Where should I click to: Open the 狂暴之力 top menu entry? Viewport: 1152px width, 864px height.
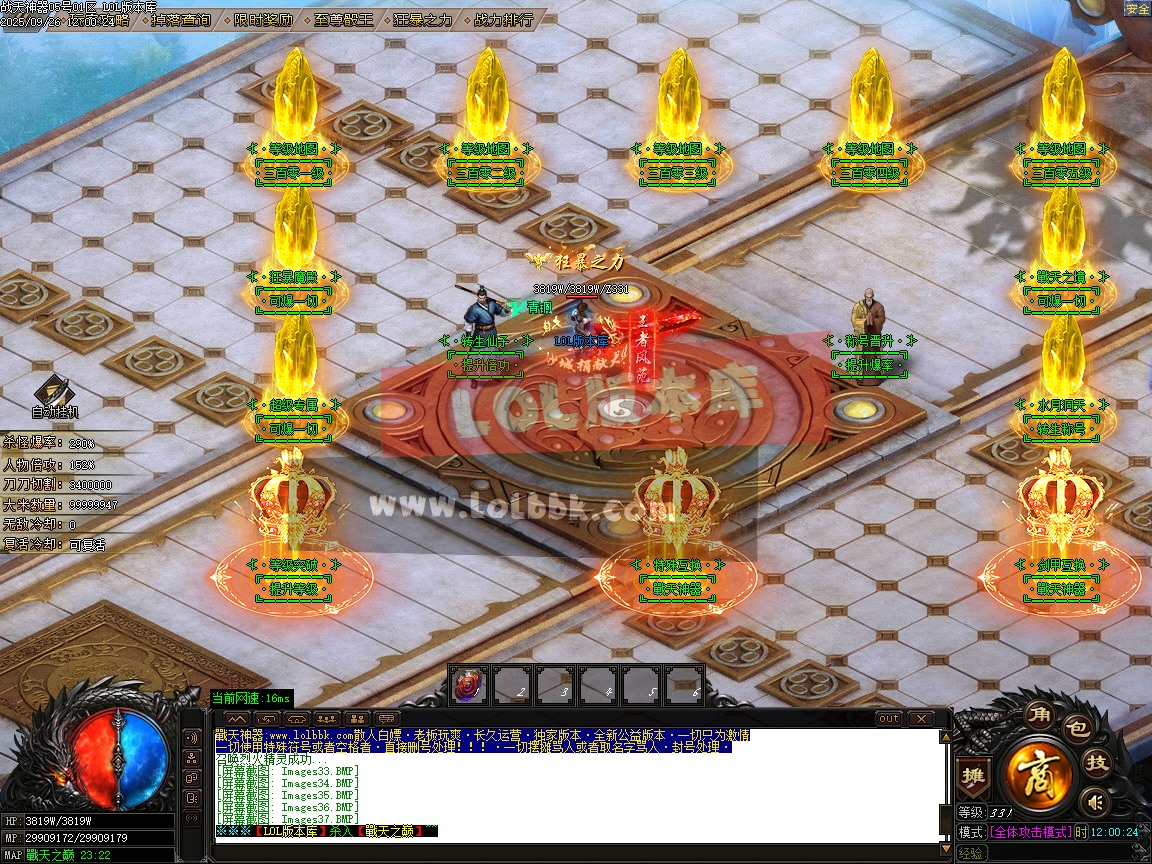coord(422,19)
